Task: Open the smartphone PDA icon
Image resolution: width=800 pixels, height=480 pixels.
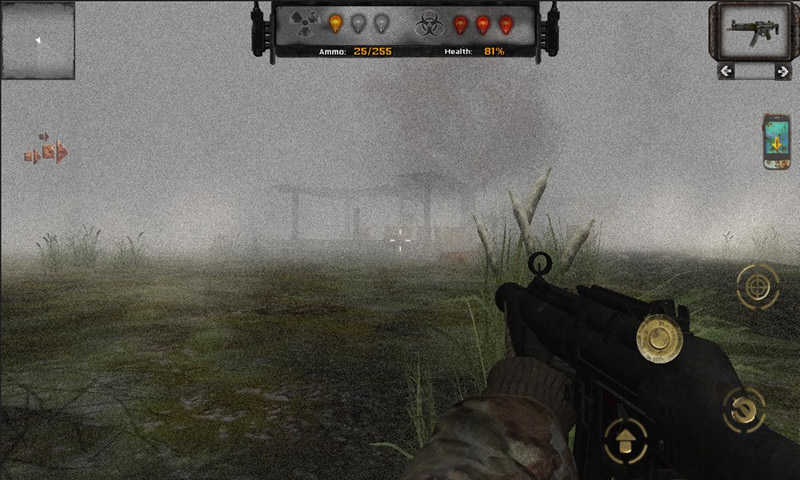Action: coord(776,141)
